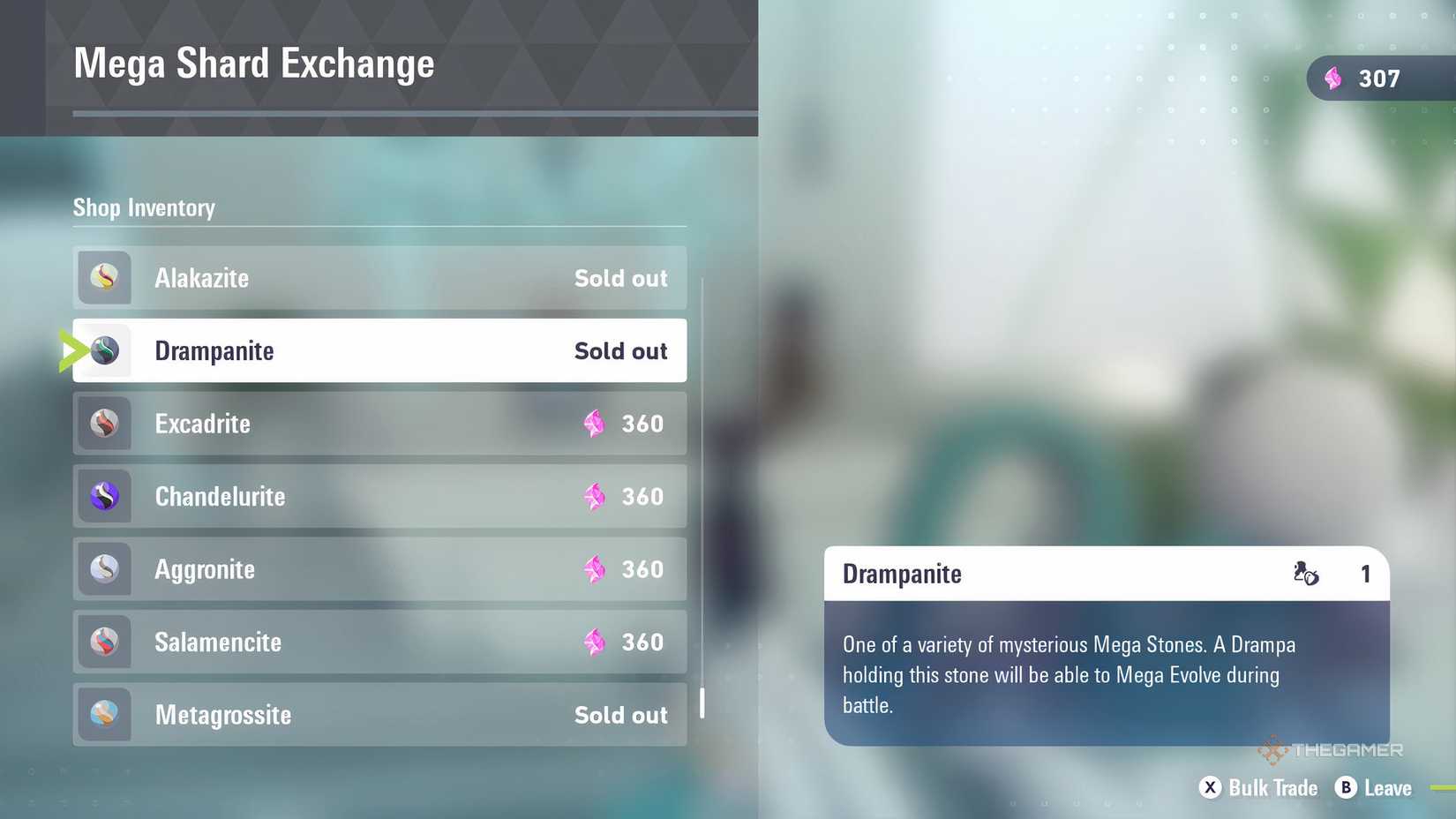
Task: Click the Shop Inventory header
Action: [x=144, y=207]
